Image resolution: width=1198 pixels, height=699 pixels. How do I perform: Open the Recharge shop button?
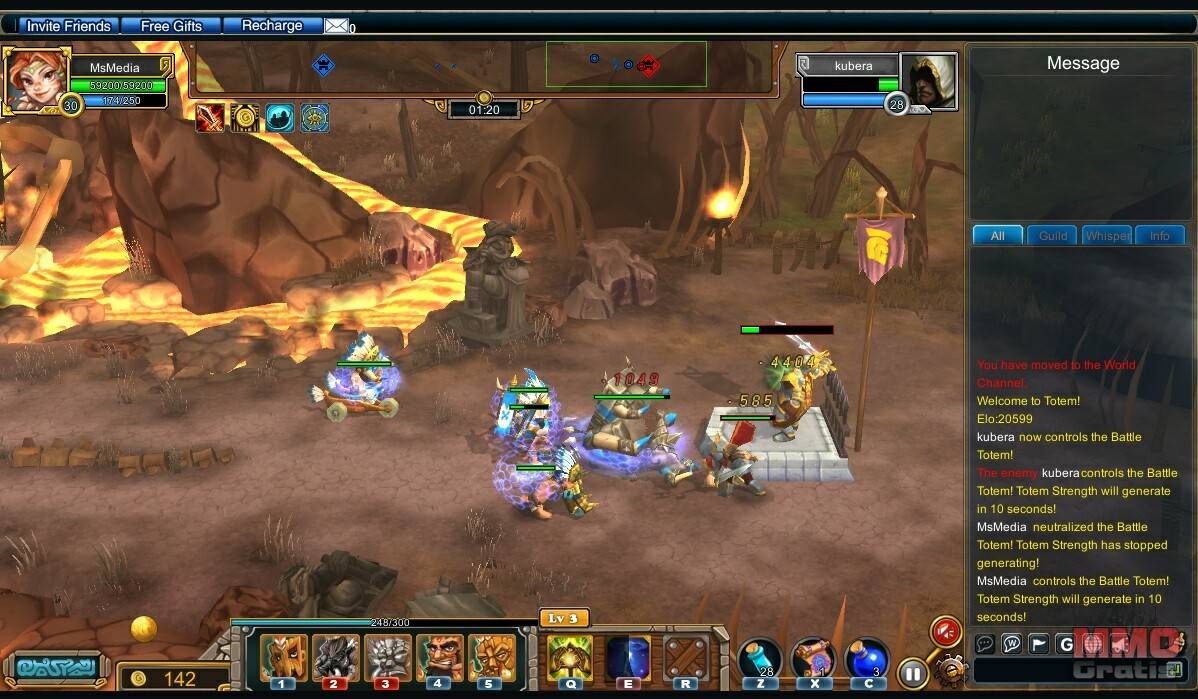(272, 26)
